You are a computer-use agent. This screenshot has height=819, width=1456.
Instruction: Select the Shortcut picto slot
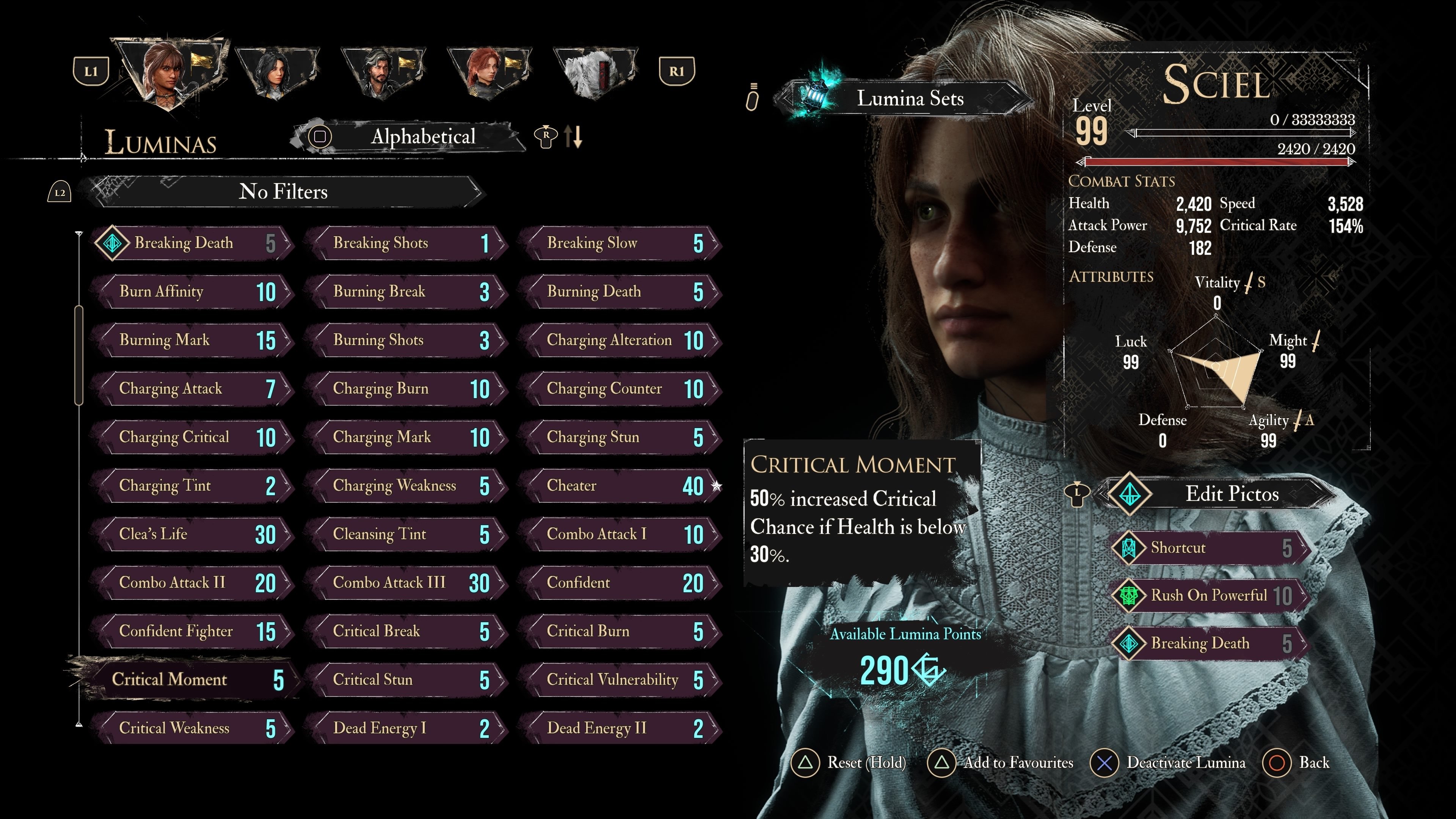[x=1210, y=548]
